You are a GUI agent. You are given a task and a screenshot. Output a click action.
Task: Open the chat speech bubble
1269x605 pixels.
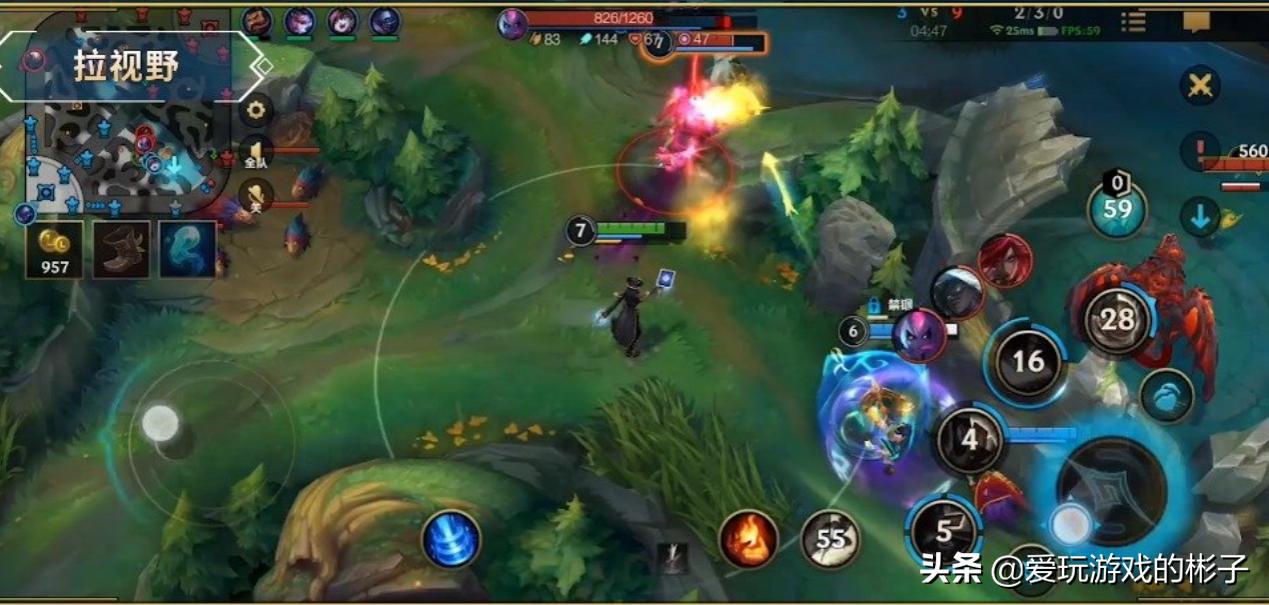coord(1196,22)
